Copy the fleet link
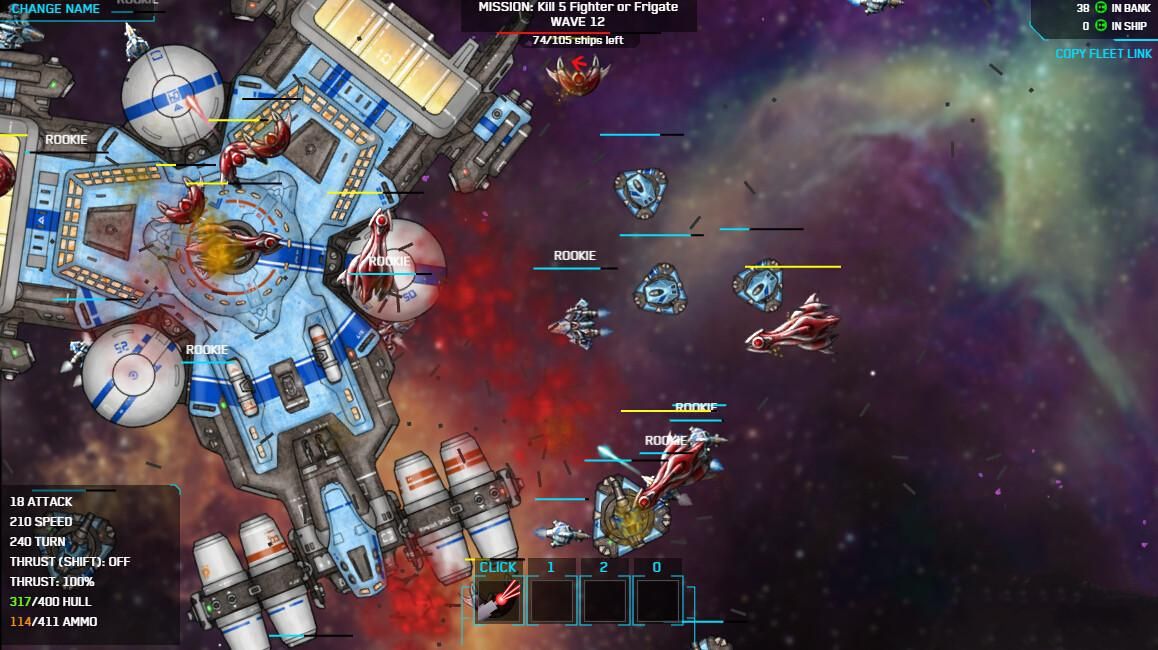The image size is (1158, 650). (1103, 54)
